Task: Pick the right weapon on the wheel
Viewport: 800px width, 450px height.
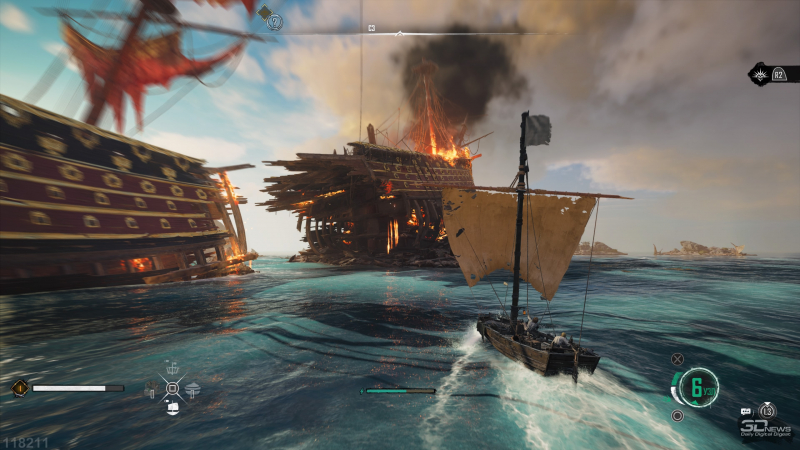Action: coord(193,390)
